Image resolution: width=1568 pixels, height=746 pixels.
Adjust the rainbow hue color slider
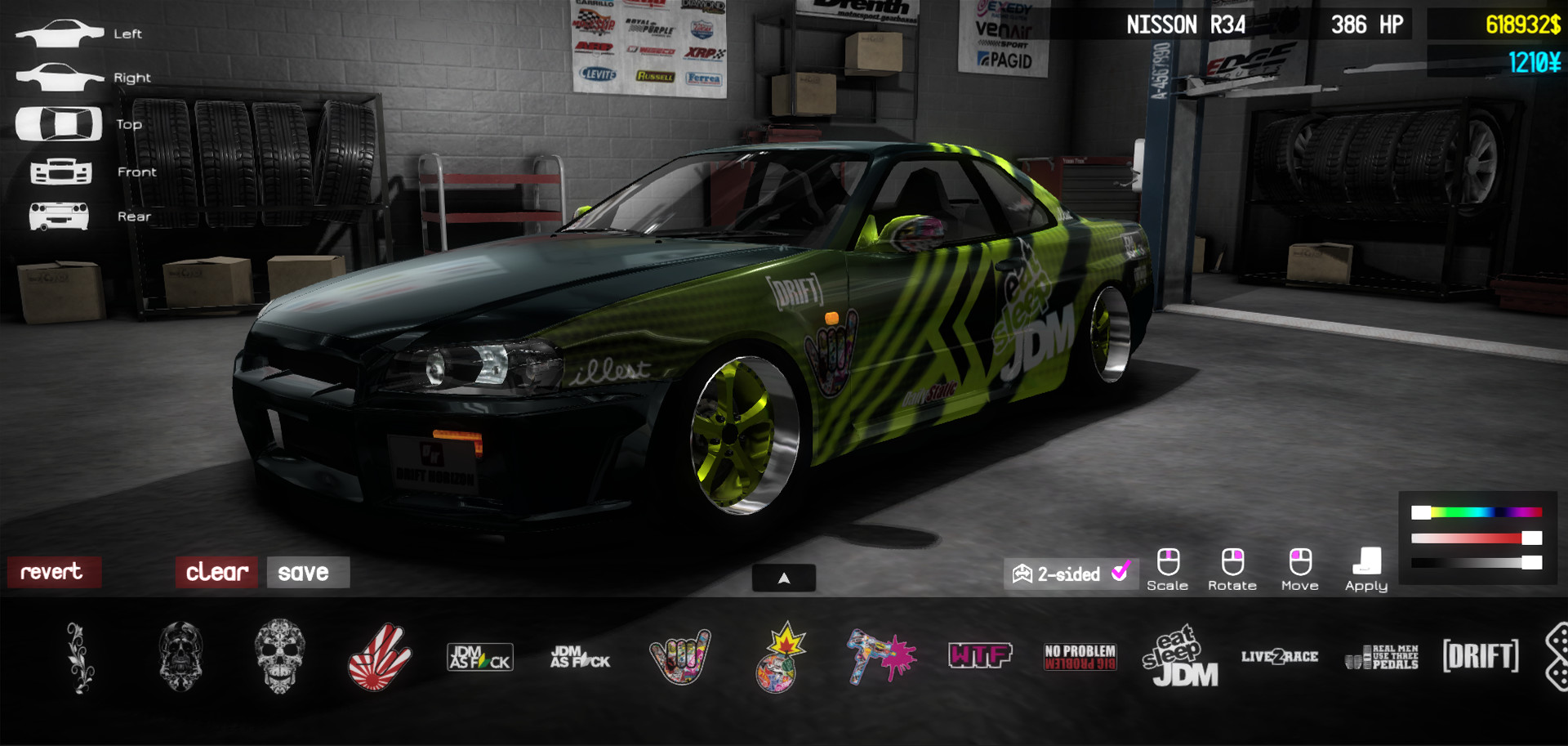(1478, 512)
